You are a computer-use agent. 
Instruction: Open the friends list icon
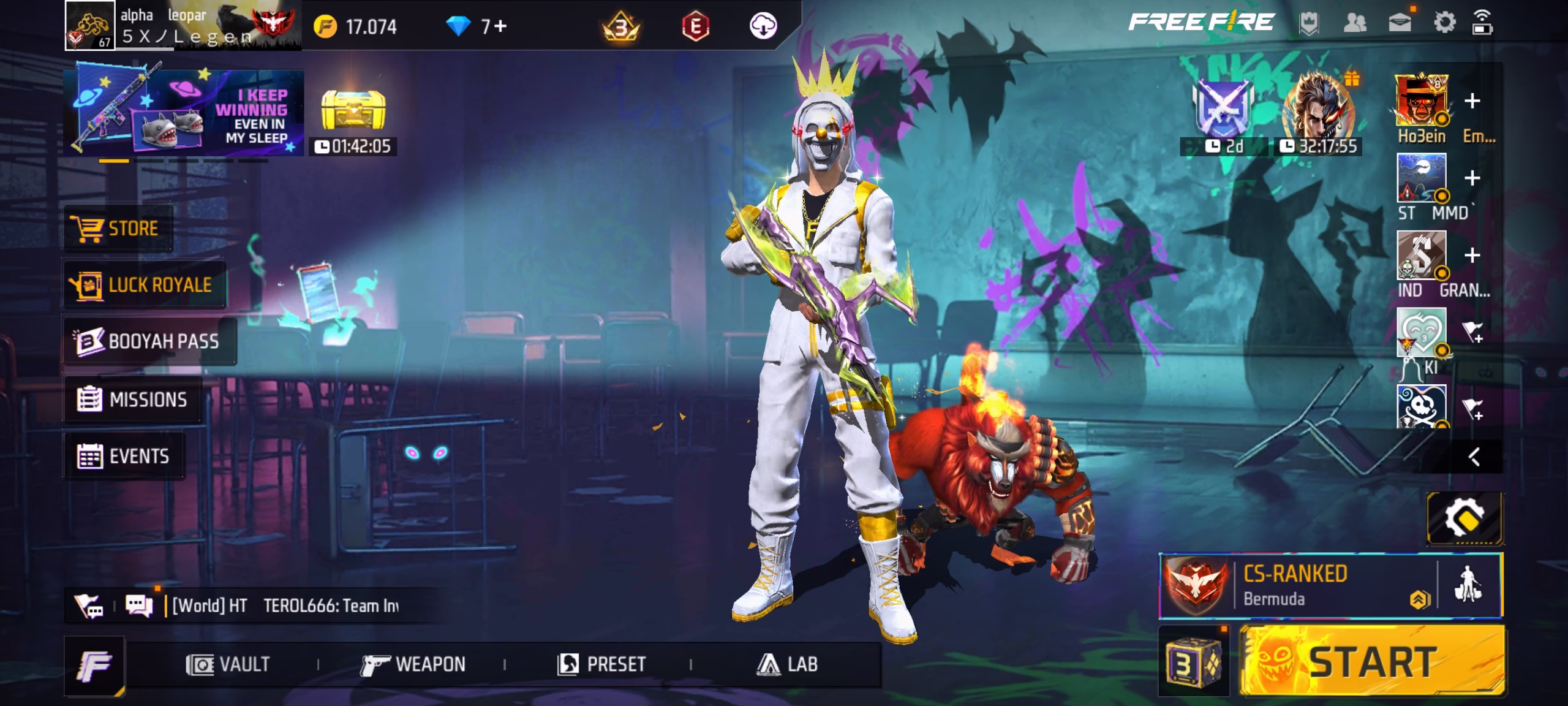[x=1354, y=24]
